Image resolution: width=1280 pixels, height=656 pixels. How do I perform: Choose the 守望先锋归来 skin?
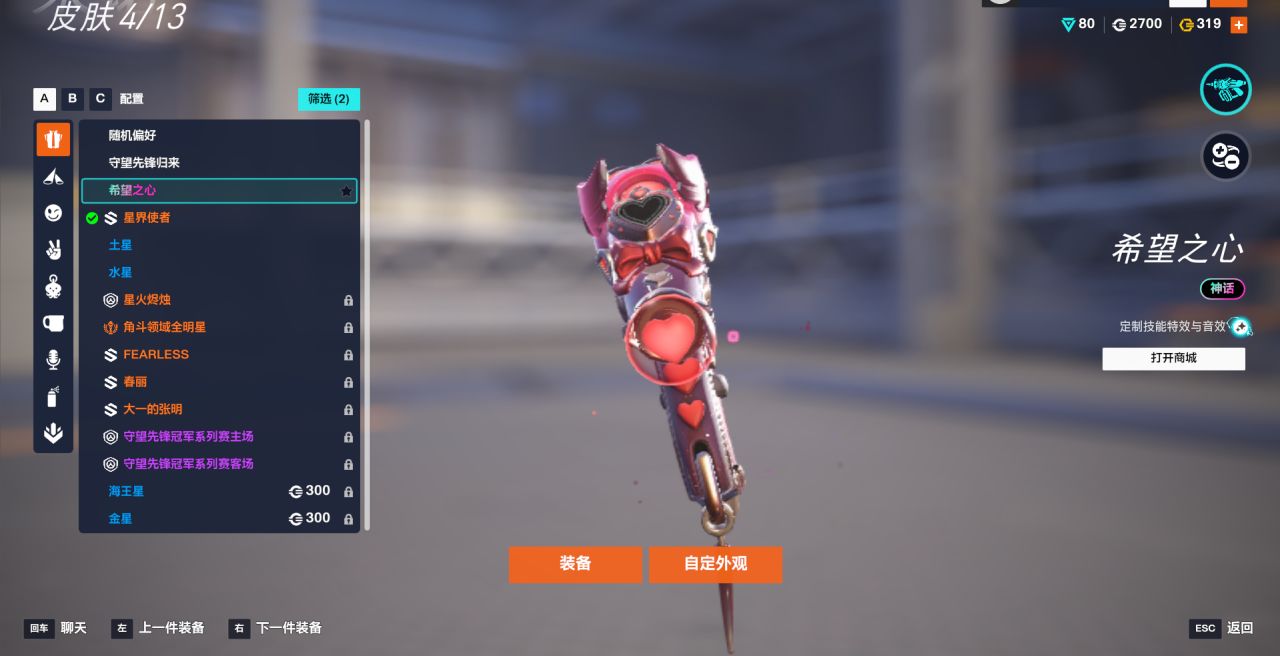pos(144,163)
